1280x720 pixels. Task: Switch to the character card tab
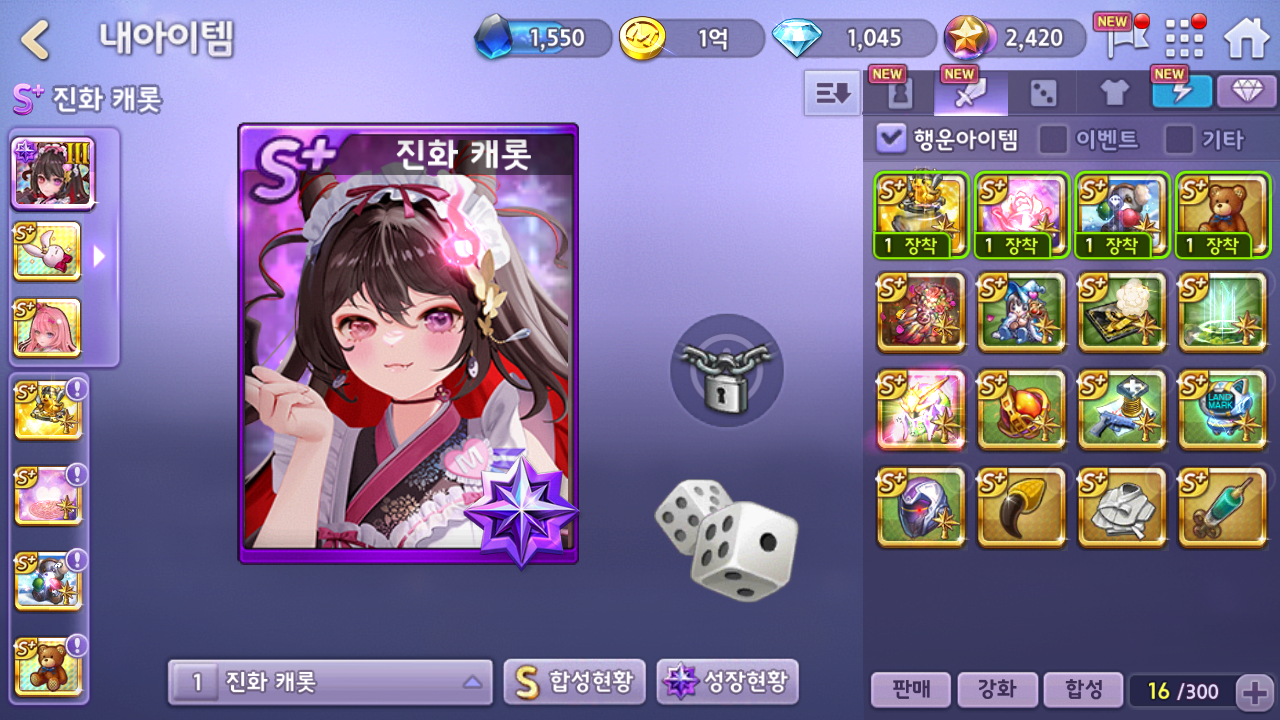pyautogui.click(x=899, y=93)
